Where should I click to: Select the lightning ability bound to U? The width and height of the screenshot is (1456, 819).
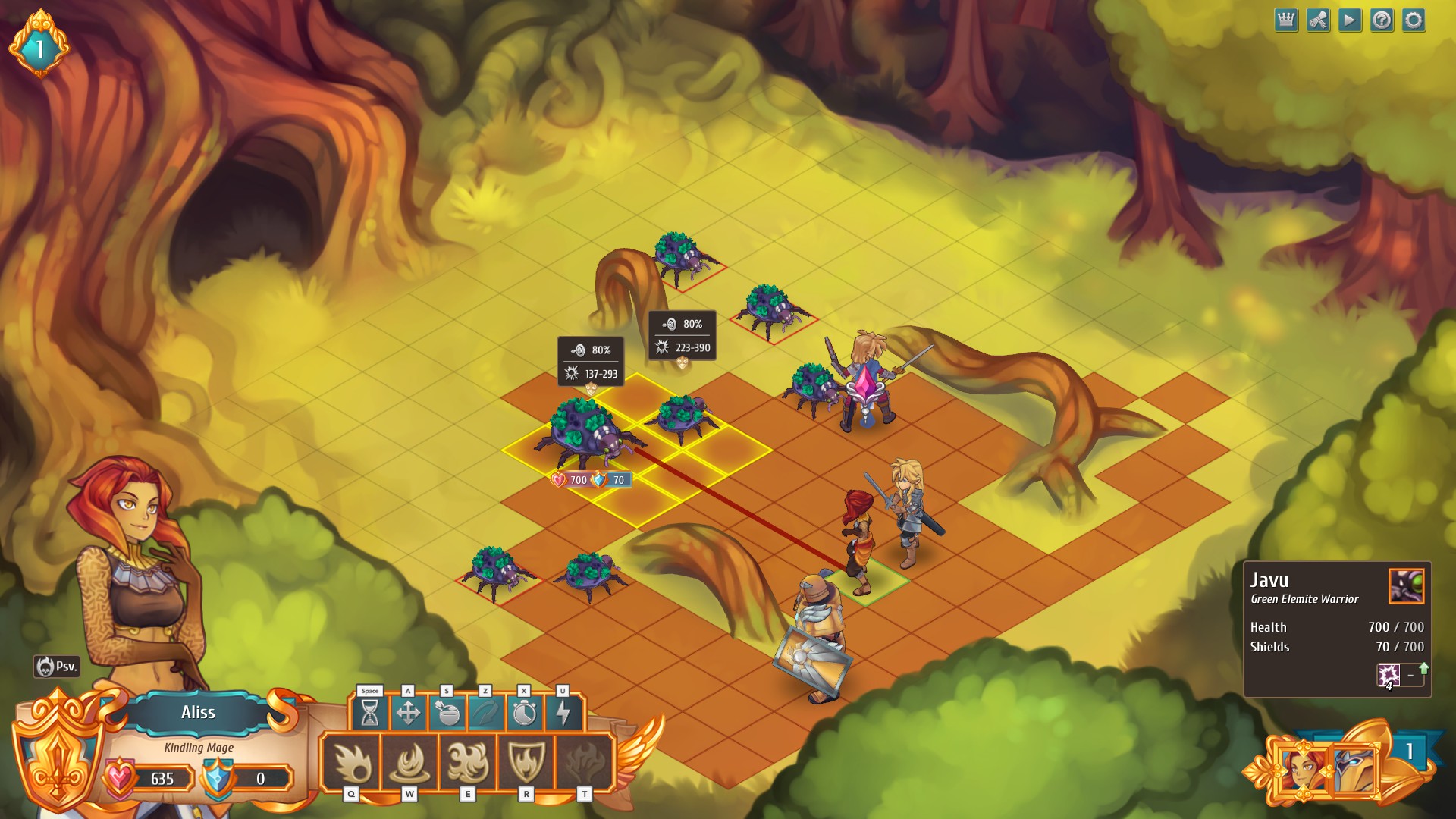(563, 713)
